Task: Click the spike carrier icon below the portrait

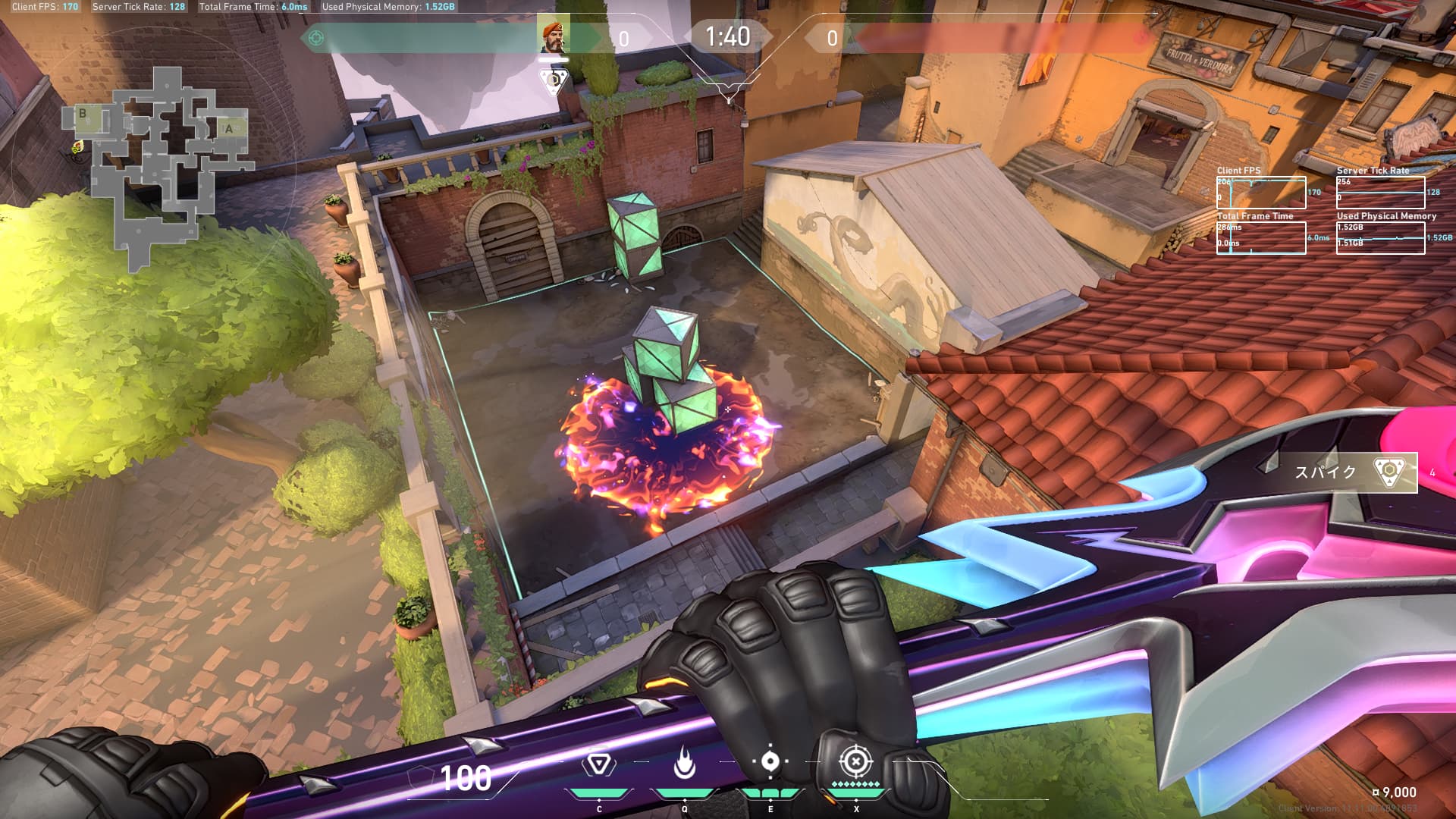Action: coord(554,80)
